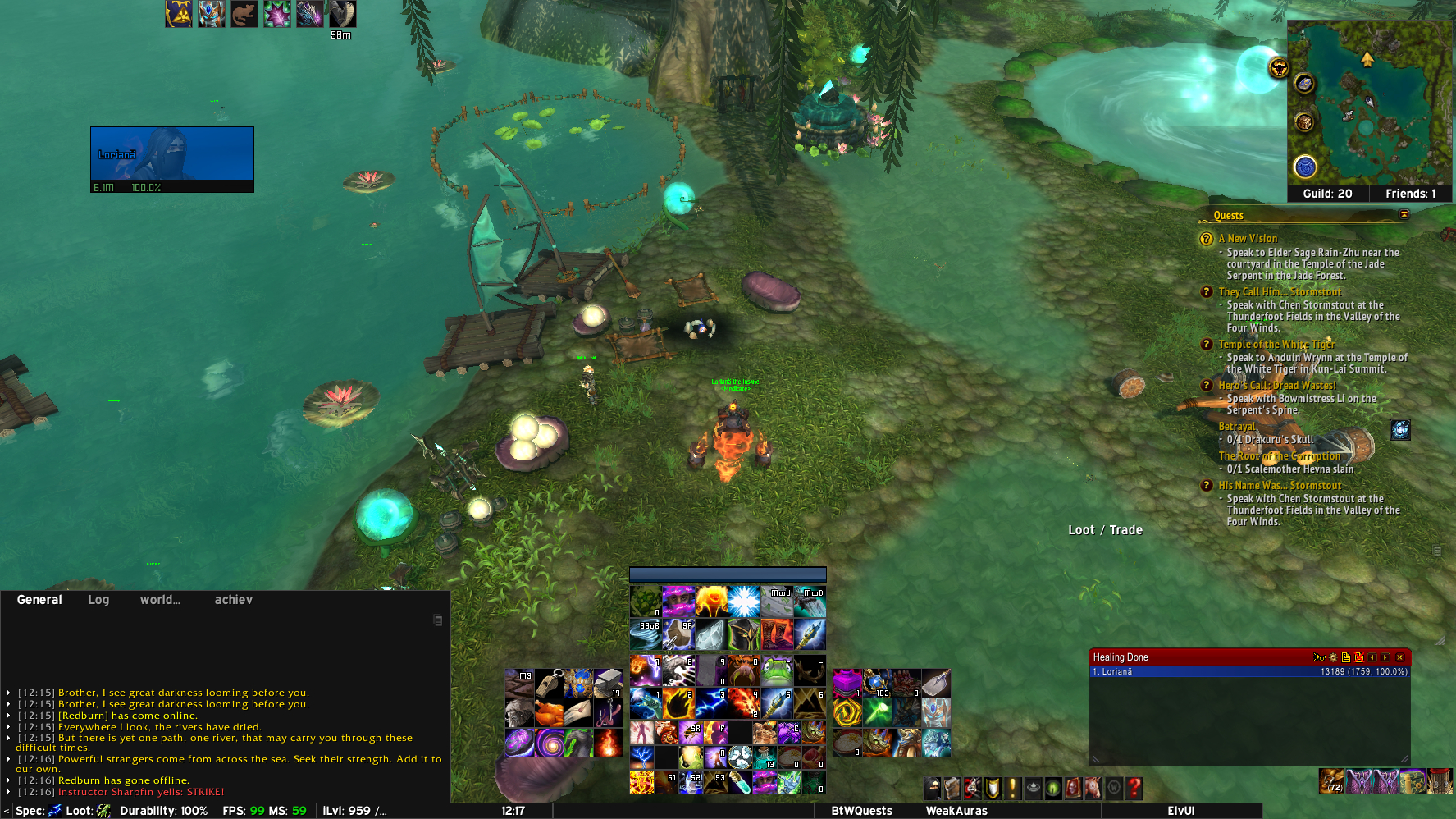Screen dimensions: 1456x819
Task: Open the Loot / Trade chat tab
Action: (x=1105, y=530)
